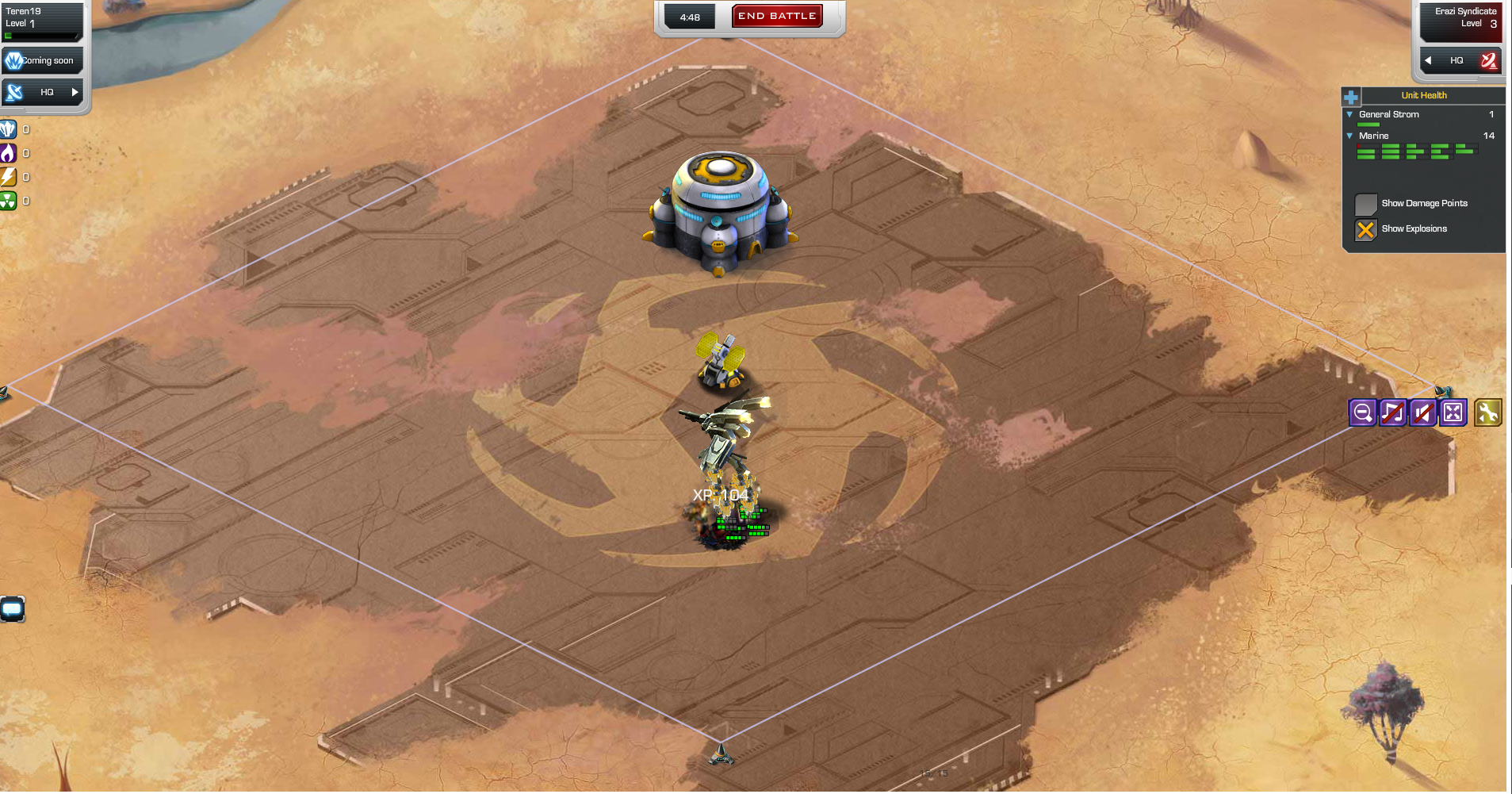
Task: Disable Show Explosions option
Action: coord(1365,230)
